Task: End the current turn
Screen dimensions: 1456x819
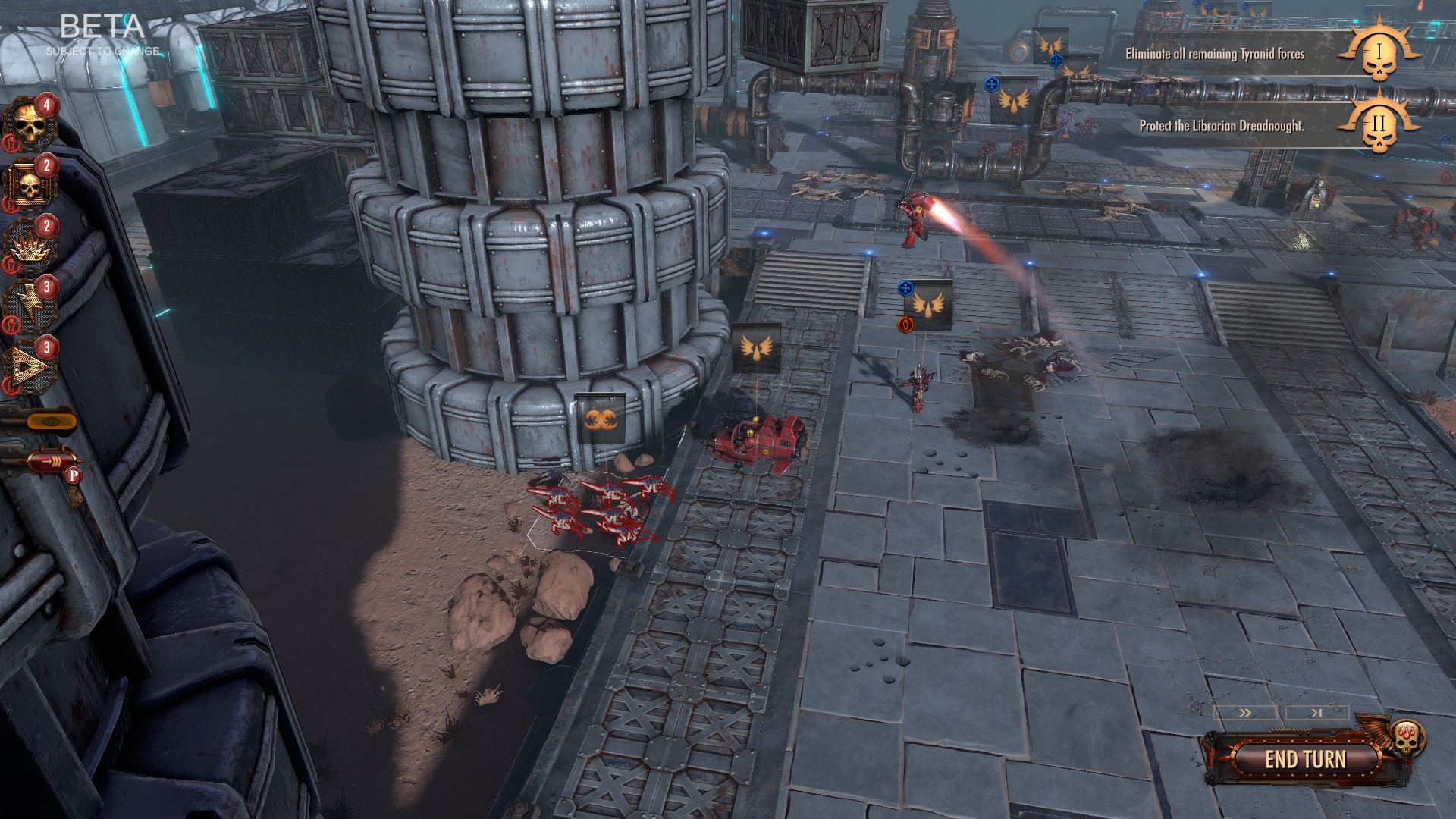Action: coord(1304,759)
